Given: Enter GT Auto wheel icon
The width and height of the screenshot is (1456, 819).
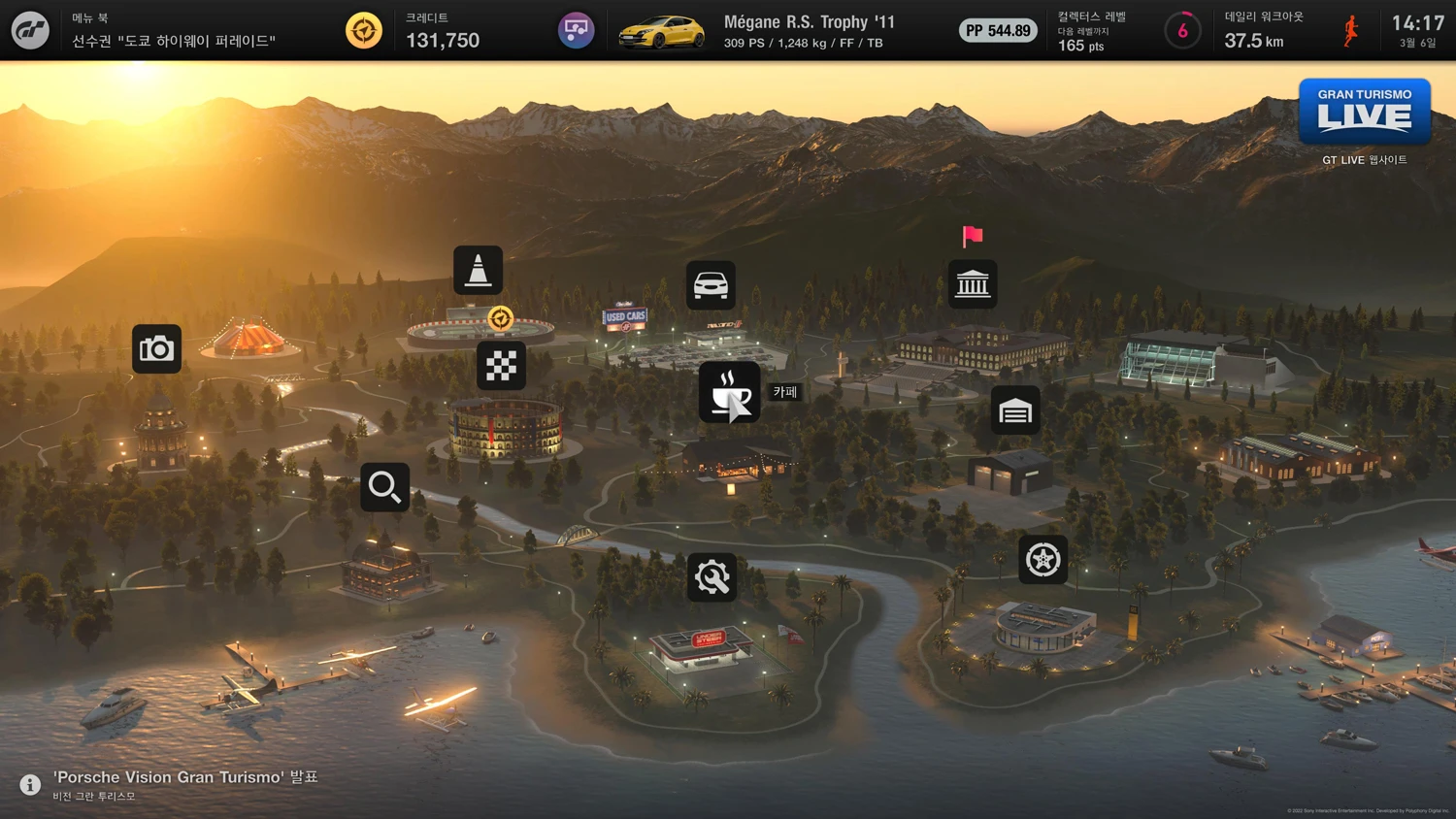Looking at the screenshot, I should click(1043, 560).
